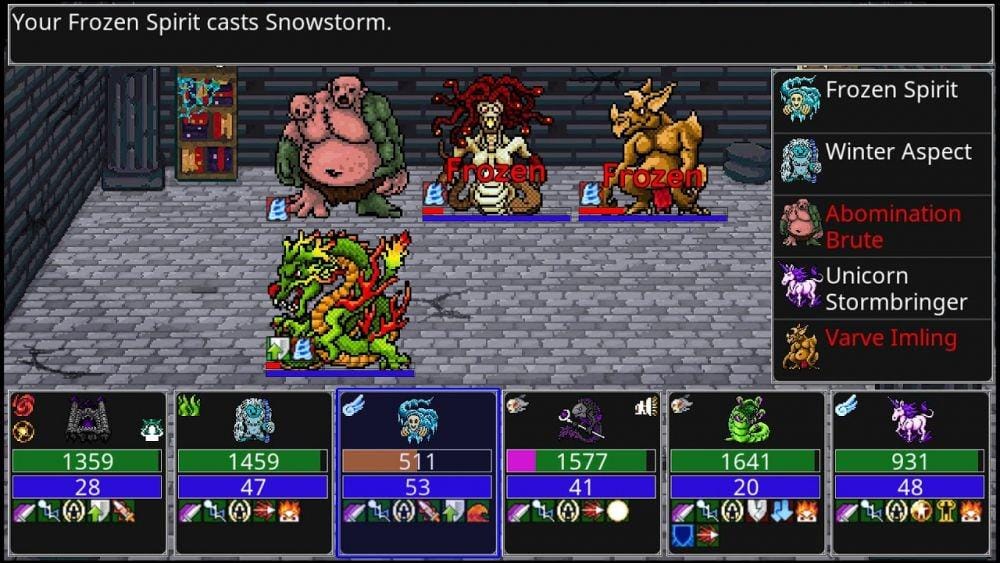The width and height of the screenshot is (1000, 563).
Task: Select Unicorn Stormbringer in the turn order
Action: (883, 288)
